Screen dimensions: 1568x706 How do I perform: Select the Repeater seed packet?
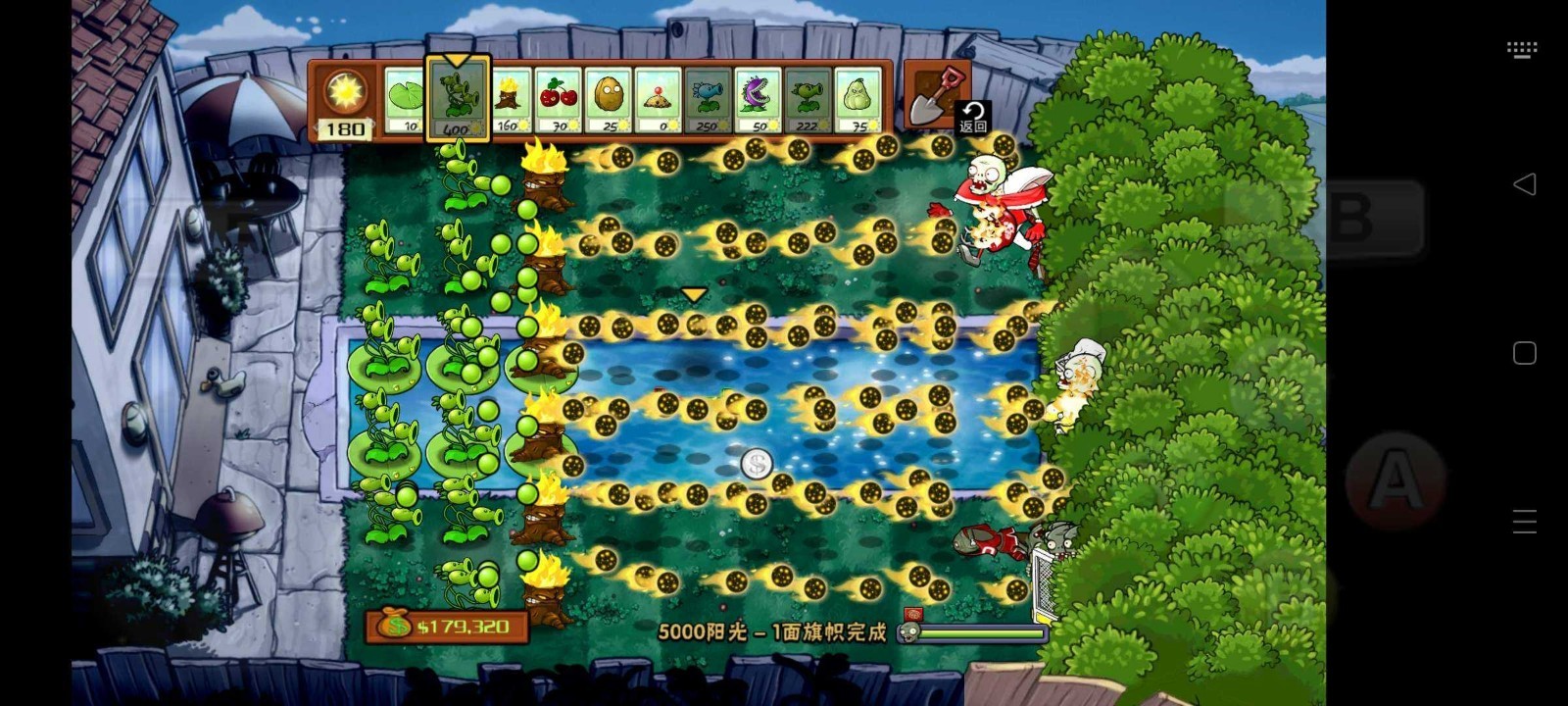[808, 96]
